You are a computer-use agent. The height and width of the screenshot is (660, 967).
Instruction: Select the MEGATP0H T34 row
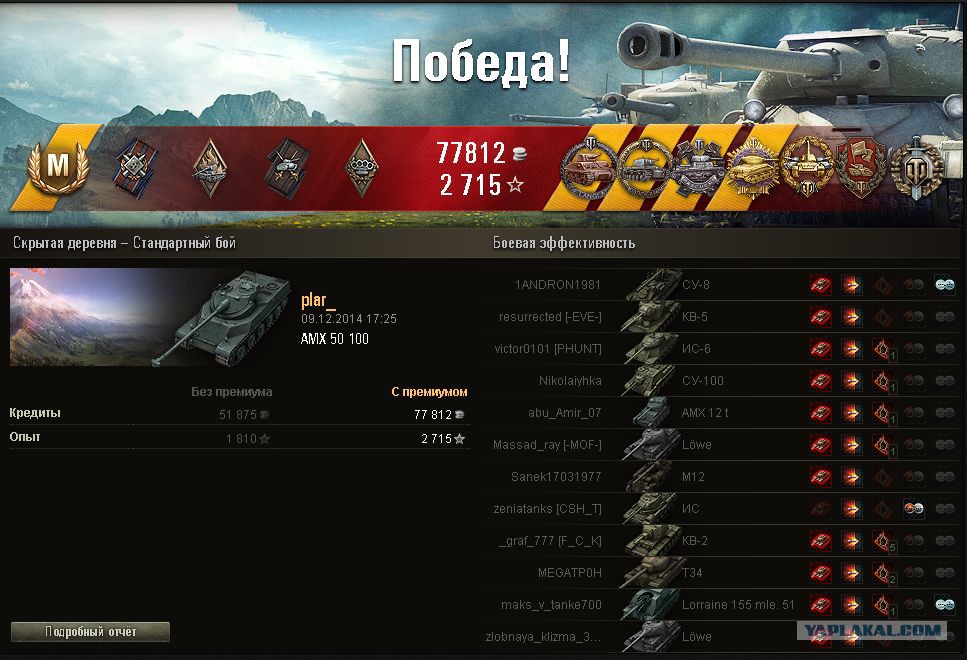(x=570, y=573)
